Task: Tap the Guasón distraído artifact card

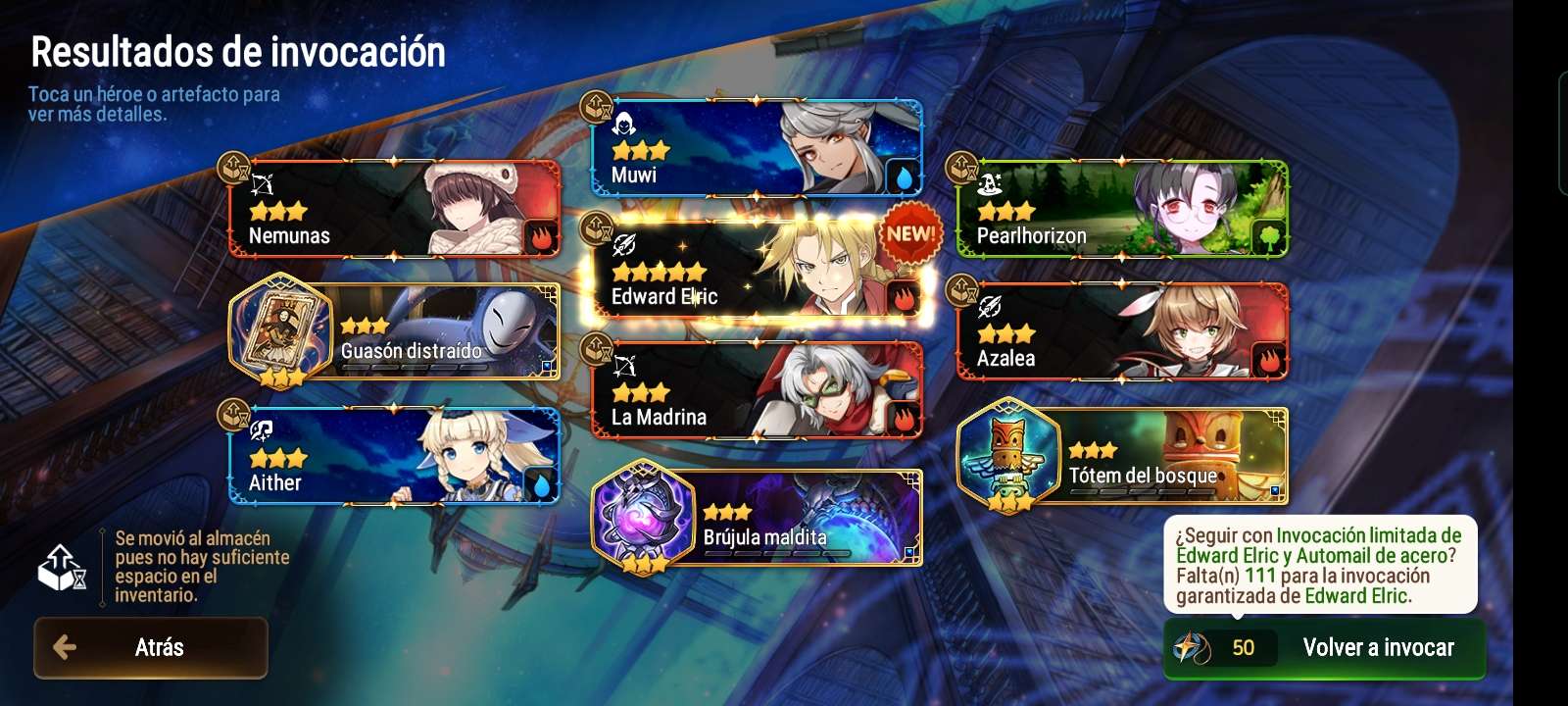Action: [394, 331]
